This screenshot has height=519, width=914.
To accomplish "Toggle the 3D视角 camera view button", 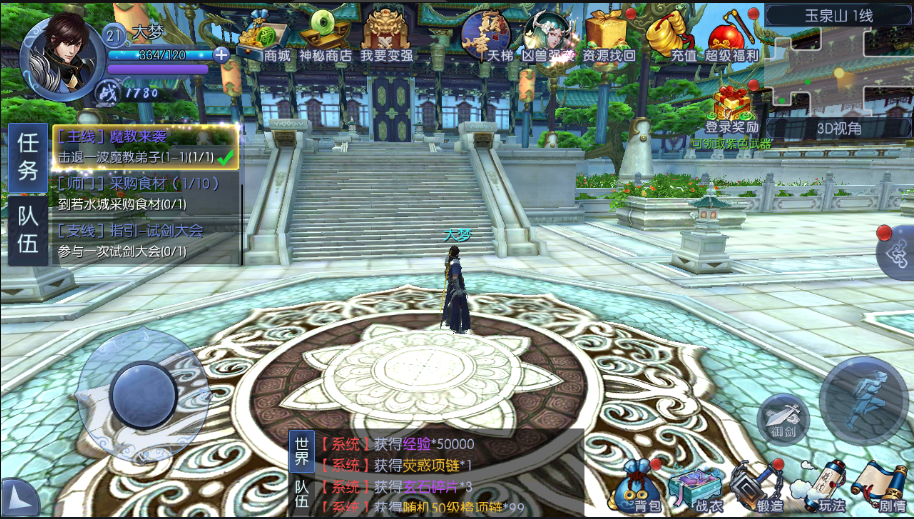I will (x=839, y=128).
